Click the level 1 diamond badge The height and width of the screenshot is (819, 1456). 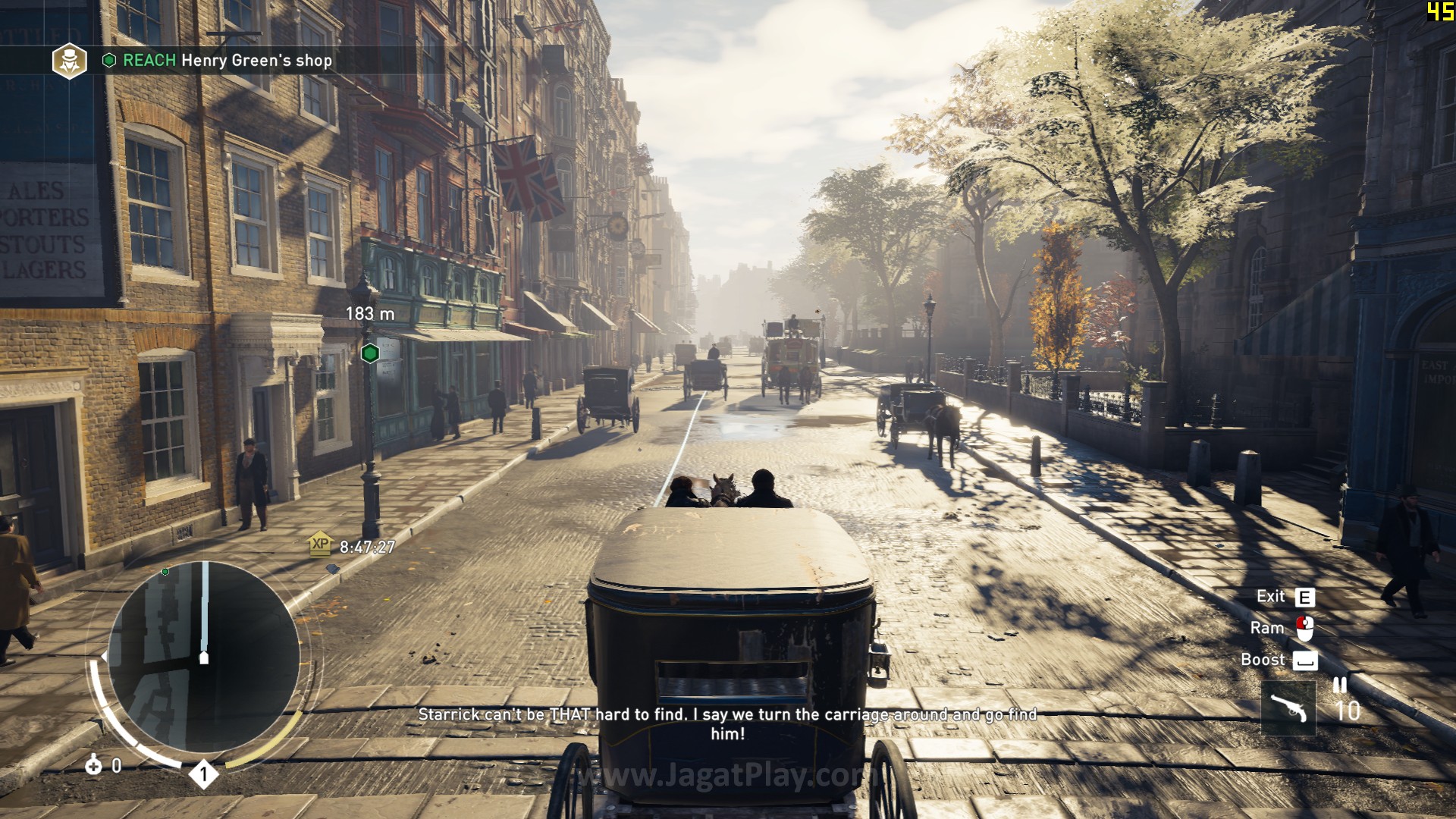203,774
